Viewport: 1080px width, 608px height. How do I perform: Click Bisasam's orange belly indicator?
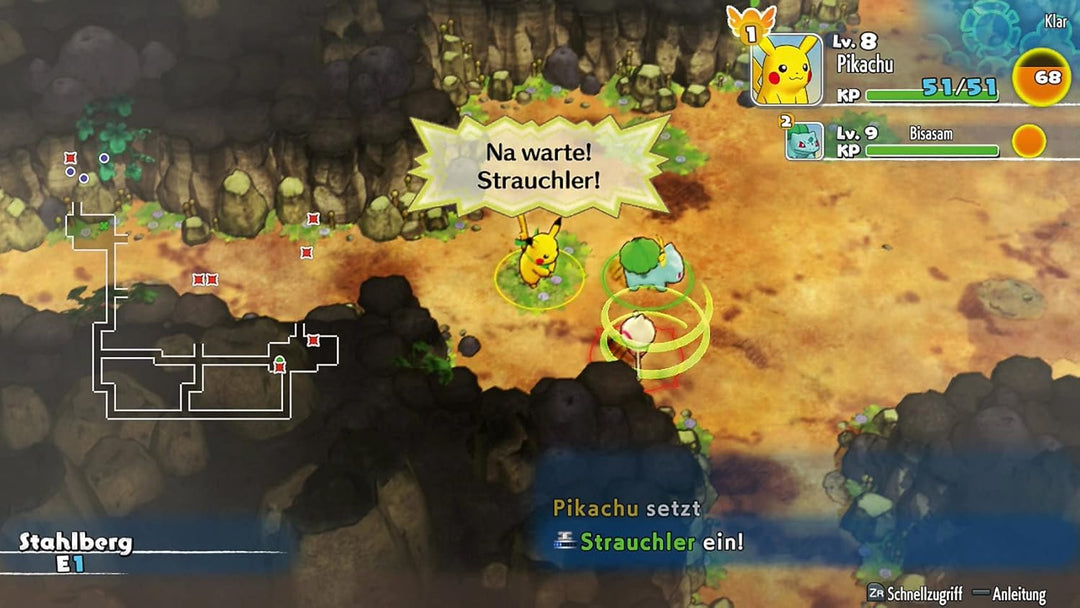(1028, 141)
